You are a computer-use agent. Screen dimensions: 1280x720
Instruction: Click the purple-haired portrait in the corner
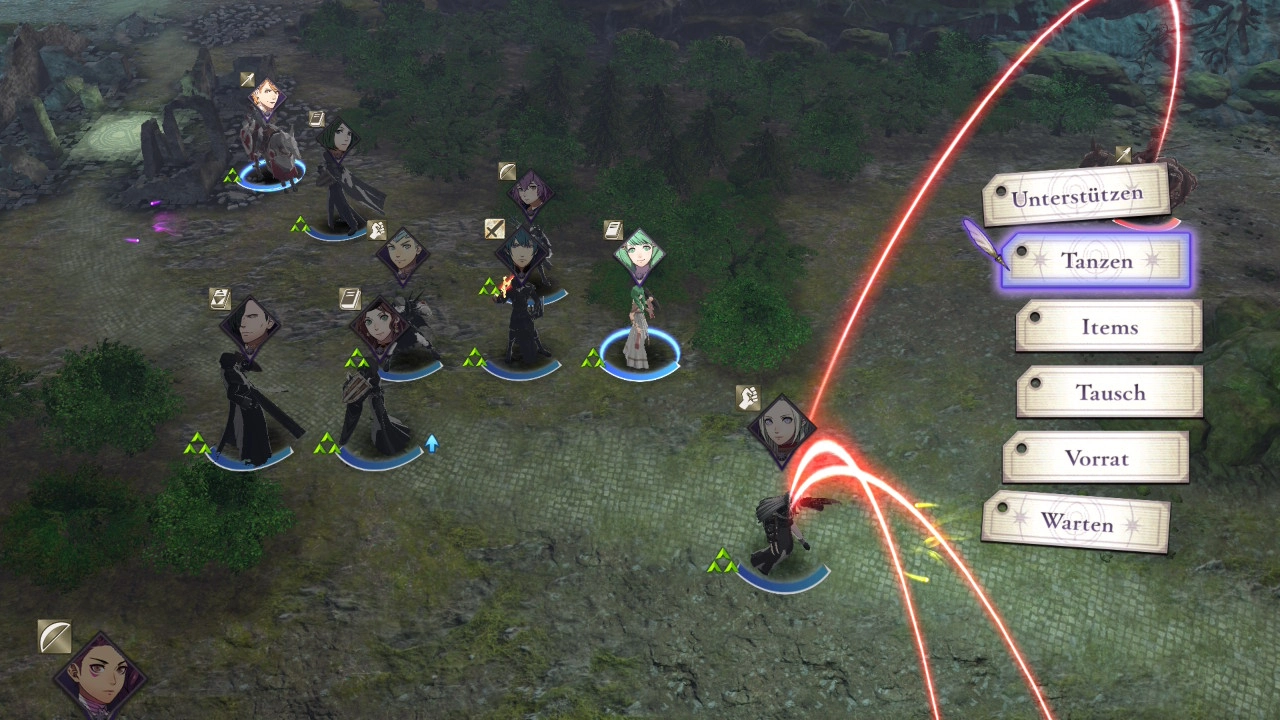pyautogui.click(x=99, y=677)
